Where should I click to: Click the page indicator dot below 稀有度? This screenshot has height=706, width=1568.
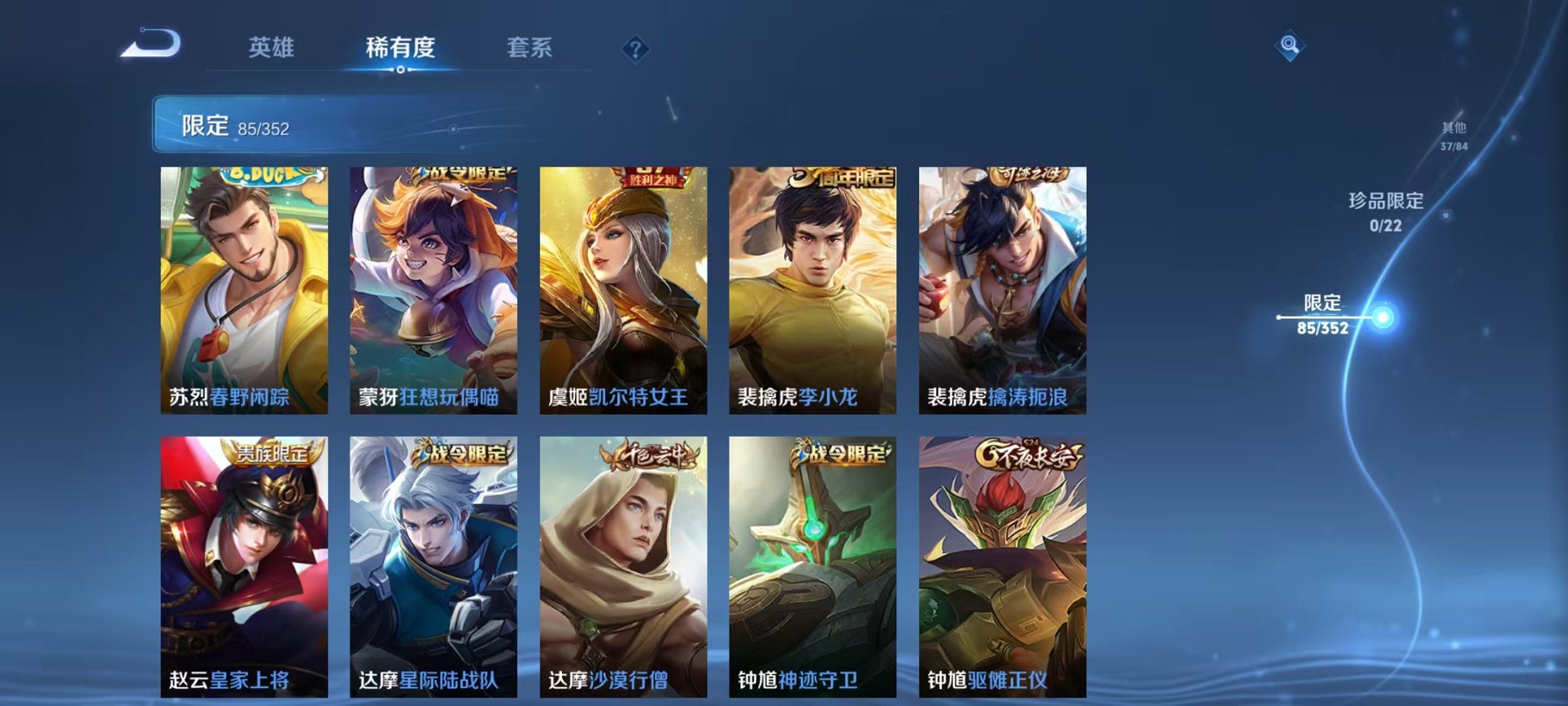point(400,70)
